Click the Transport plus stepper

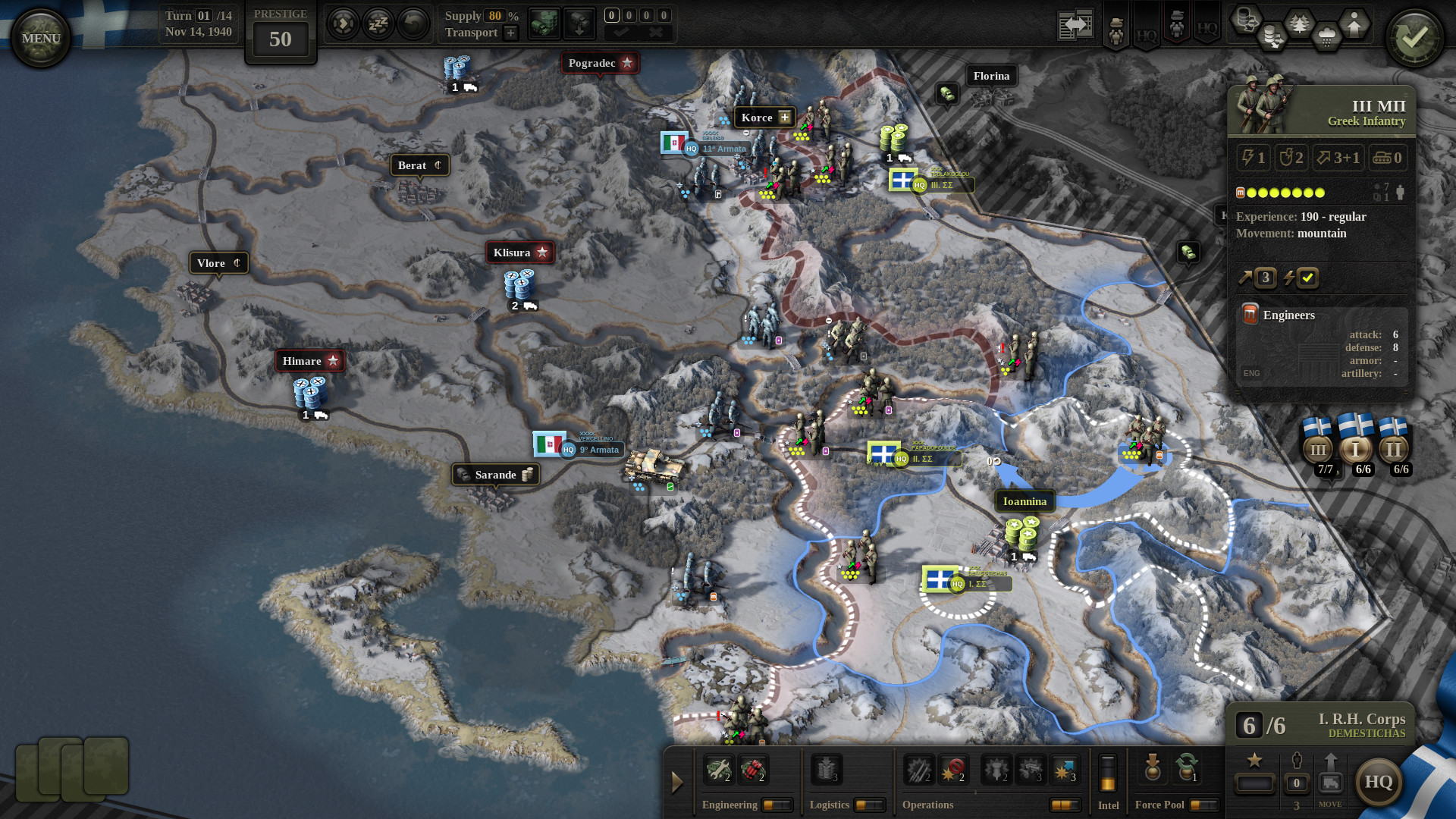(509, 33)
